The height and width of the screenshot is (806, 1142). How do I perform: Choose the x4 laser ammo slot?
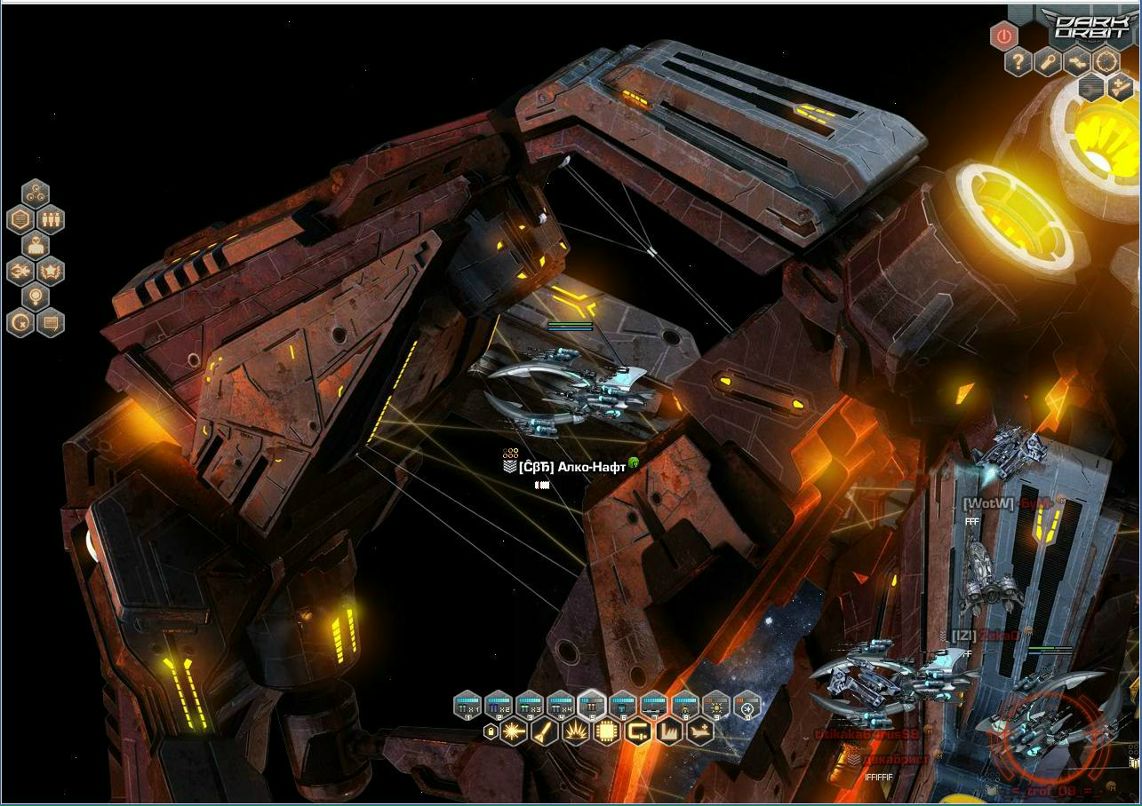[560, 707]
